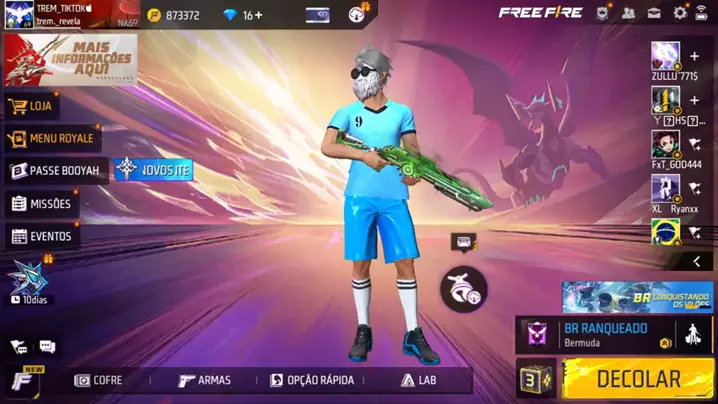Open the LOJA shop menu
This screenshot has height=404, width=718.
tap(32, 106)
